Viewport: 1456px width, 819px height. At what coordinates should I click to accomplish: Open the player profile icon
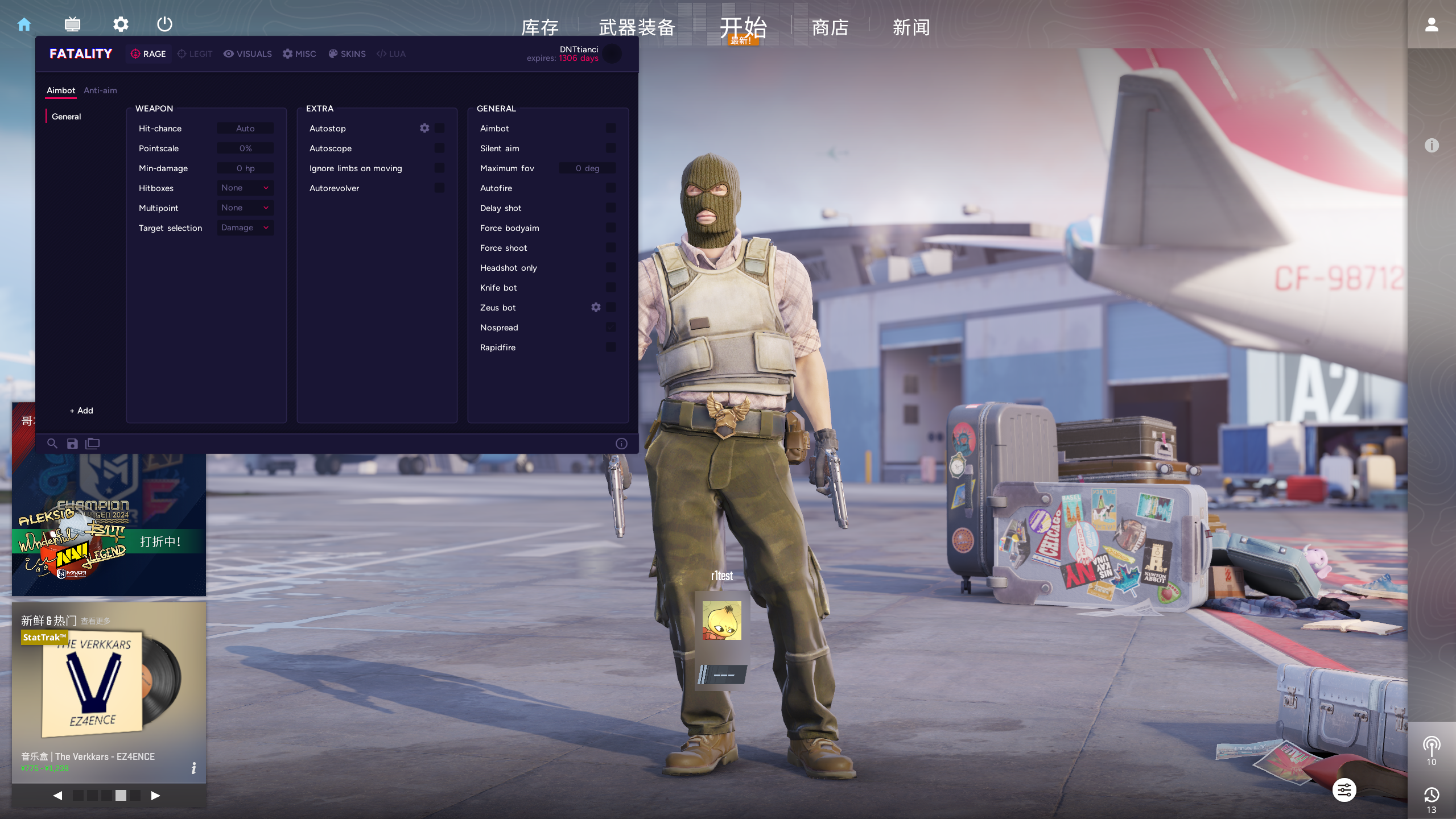pos(1432,24)
